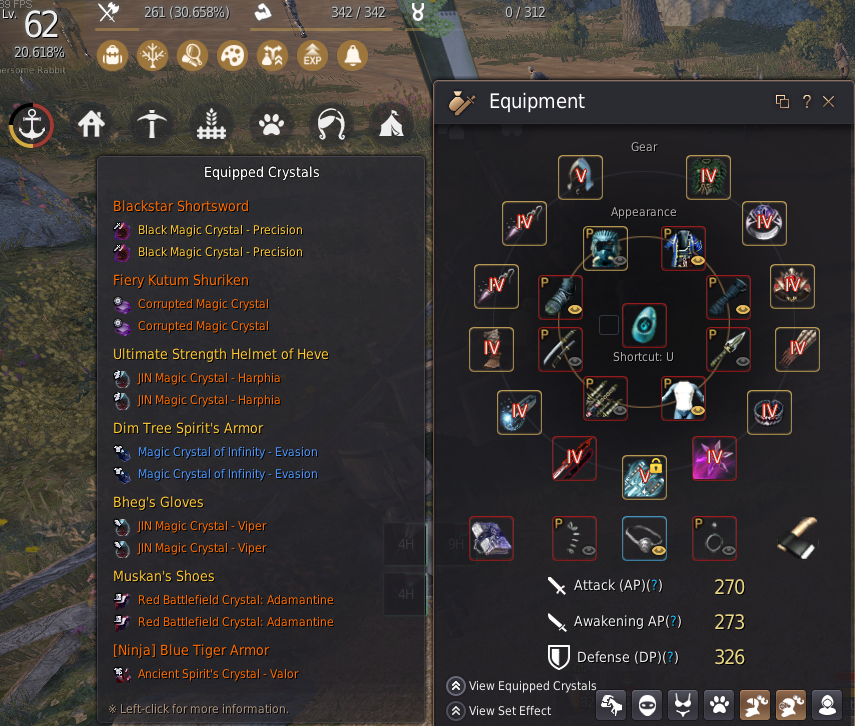Open the Equipment window help
The height and width of the screenshot is (726, 856).
pyautogui.click(x=806, y=101)
